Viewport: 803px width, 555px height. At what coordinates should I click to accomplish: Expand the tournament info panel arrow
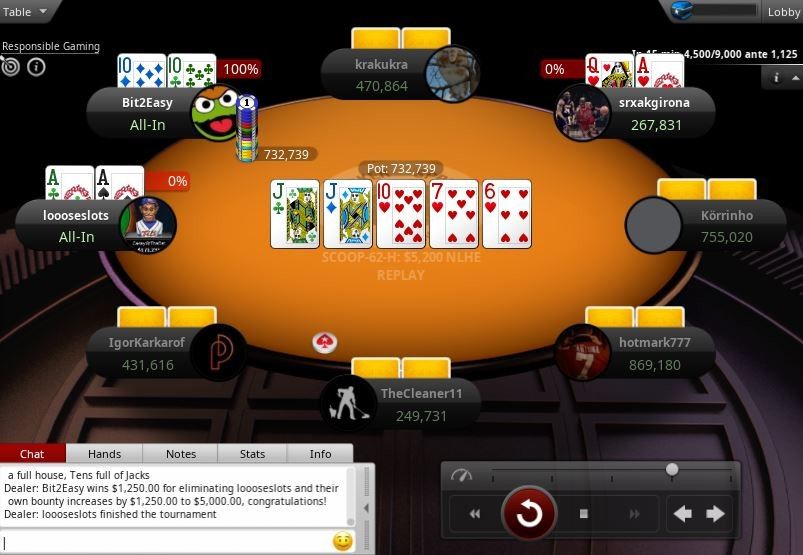pyautogui.click(x=777, y=76)
